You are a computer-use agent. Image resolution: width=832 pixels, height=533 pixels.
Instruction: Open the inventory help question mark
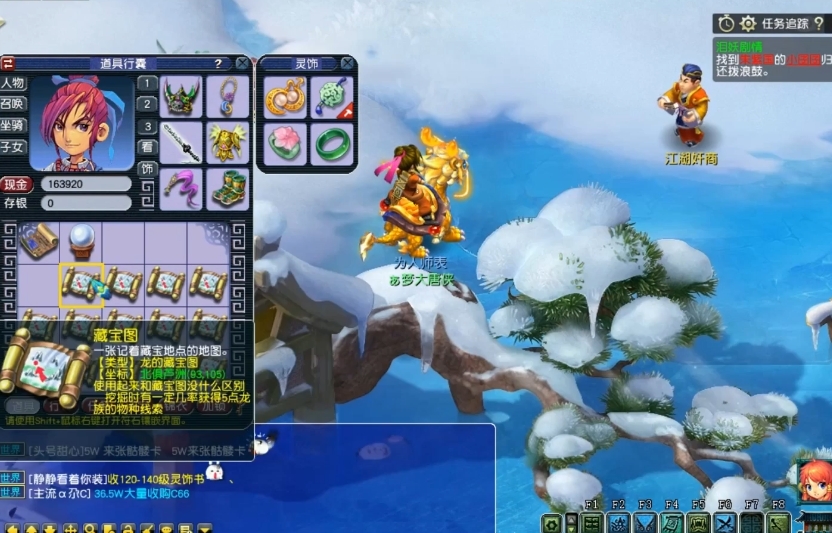coord(217,63)
